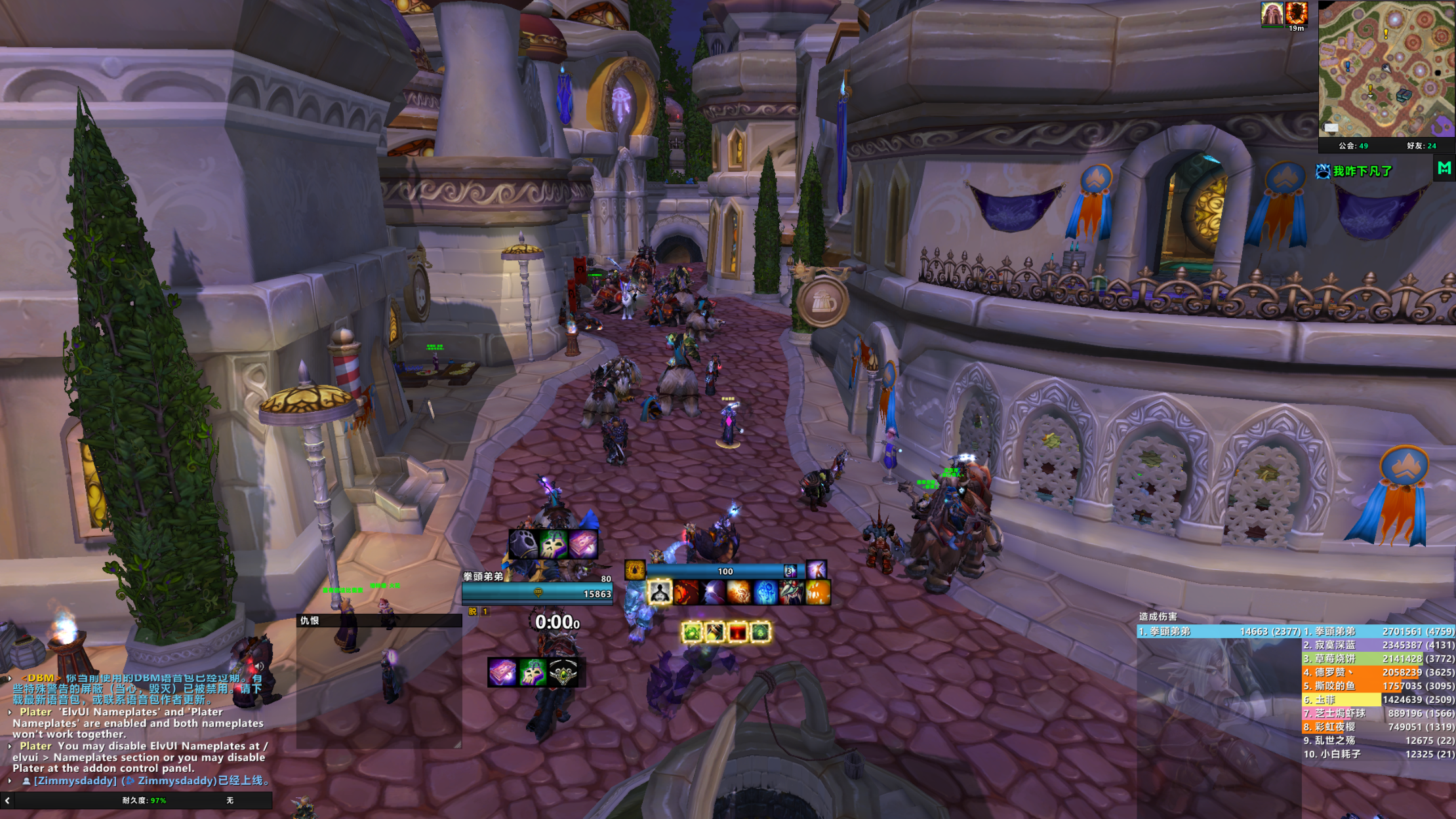The width and height of the screenshot is (1456, 819).
Task: Open the guild count 公会 panel
Action: click(1353, 146)
